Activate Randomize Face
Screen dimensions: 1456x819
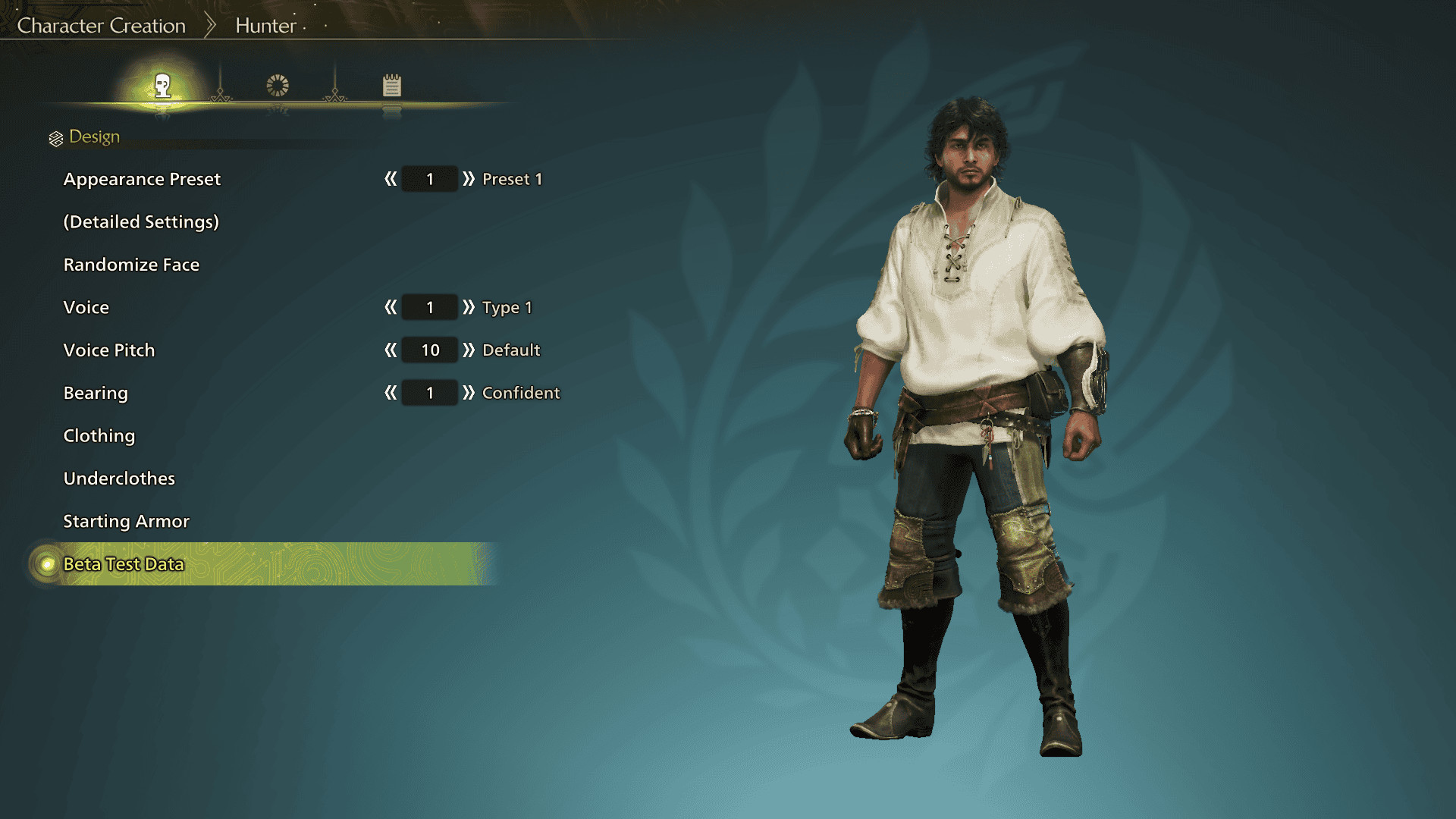point(131,264)
